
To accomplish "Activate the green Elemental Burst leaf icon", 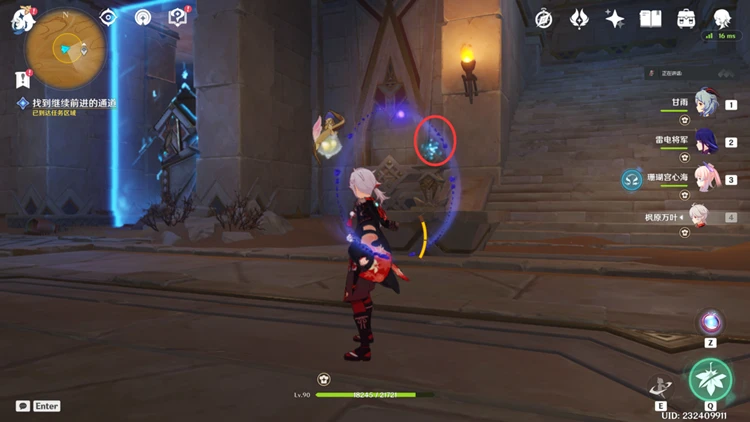I will click(710, 380).
